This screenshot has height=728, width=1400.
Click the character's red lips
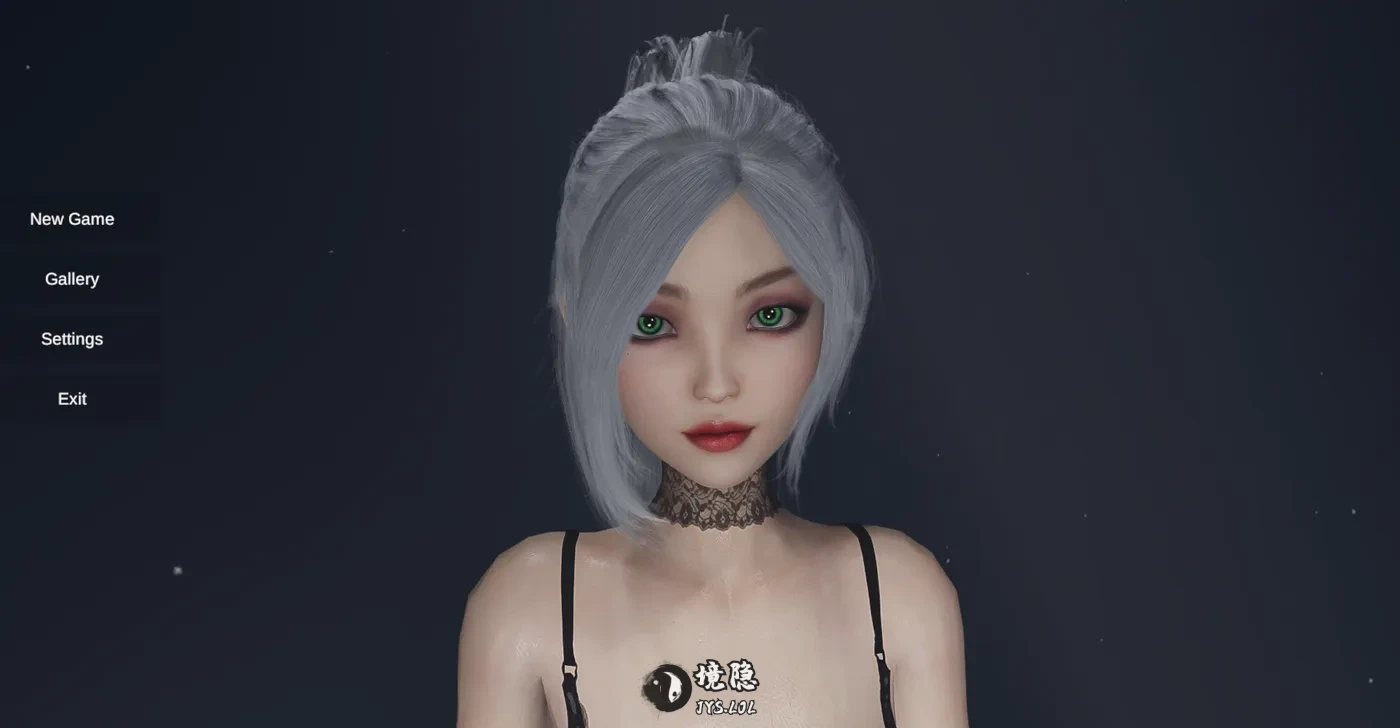coord(720,438)
